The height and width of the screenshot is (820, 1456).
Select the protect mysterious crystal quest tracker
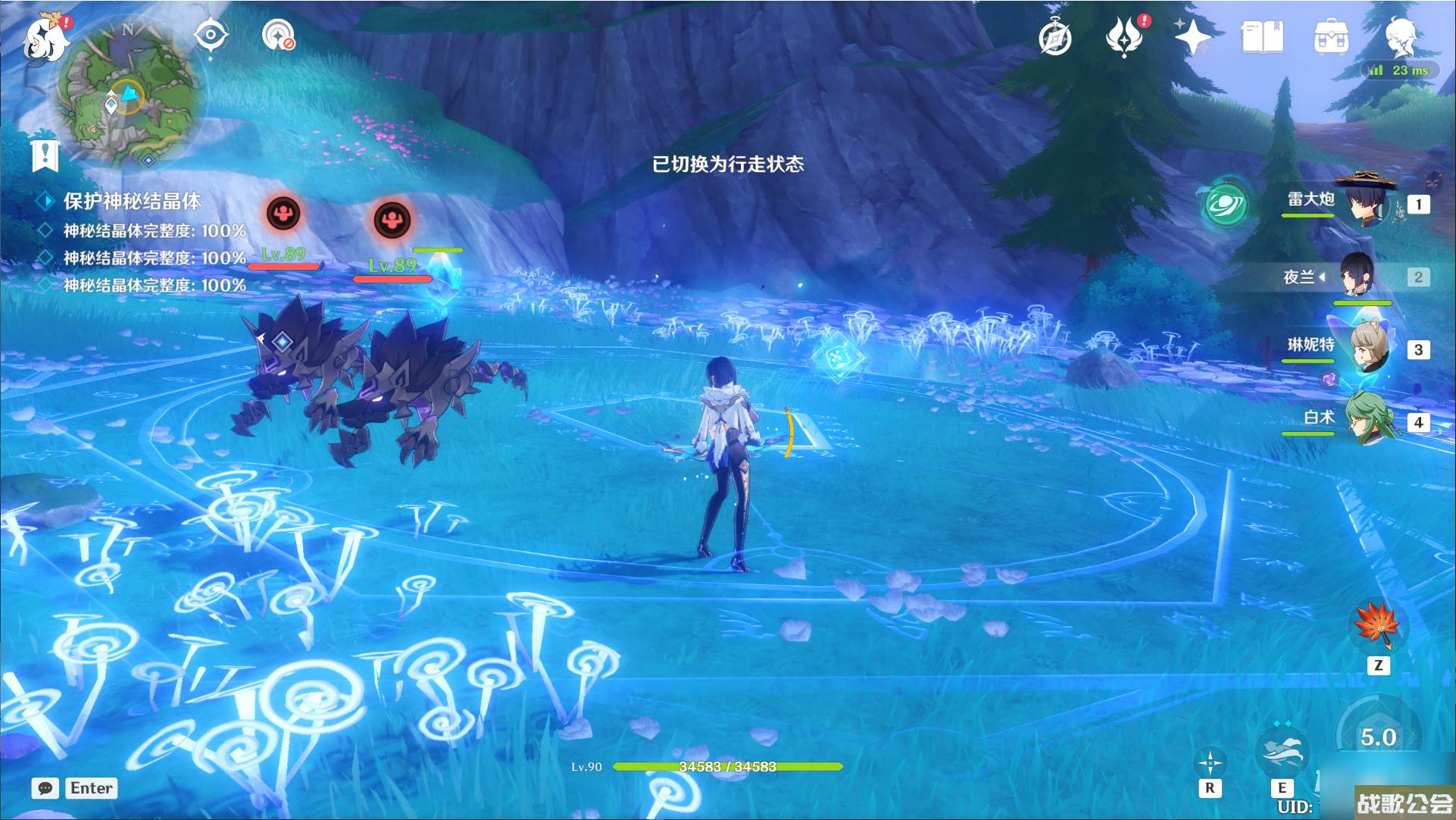pos(132,201)
